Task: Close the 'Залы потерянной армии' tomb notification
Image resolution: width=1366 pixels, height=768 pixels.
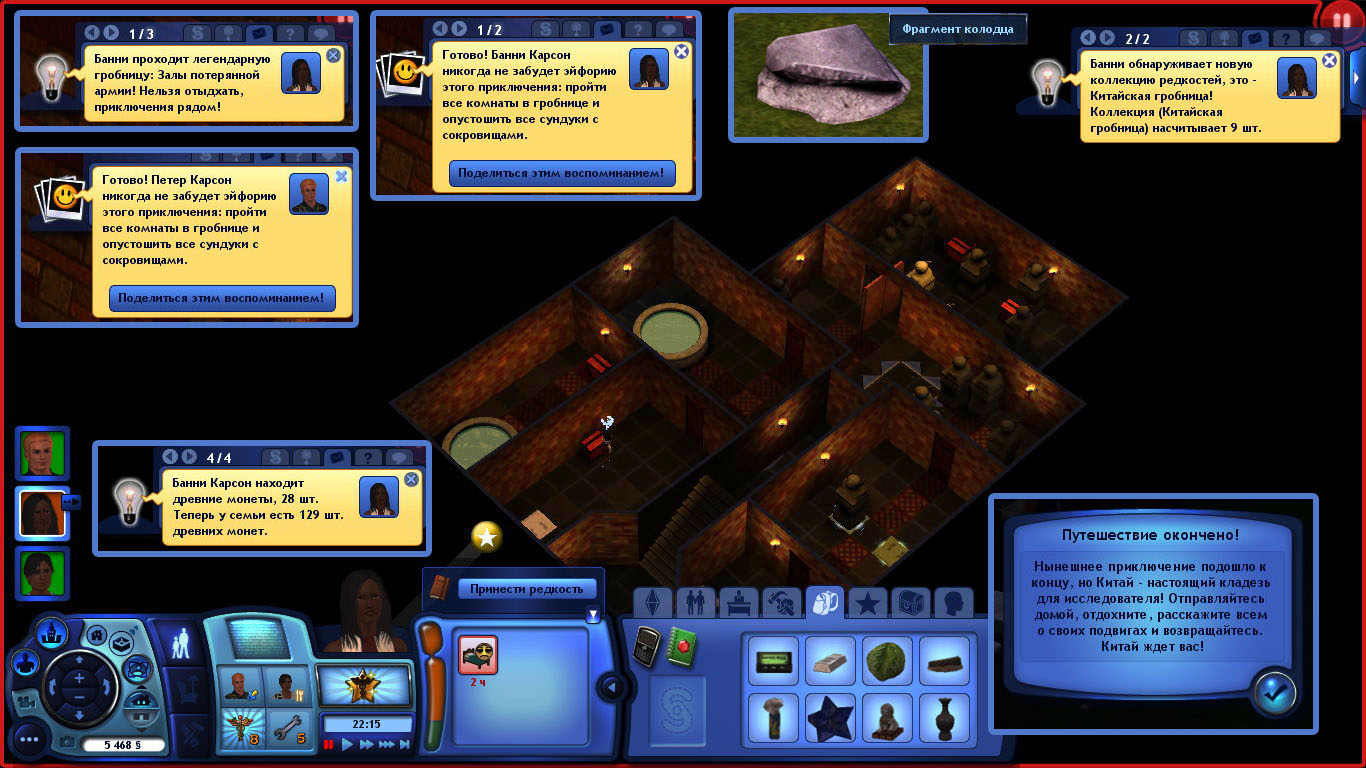Action: coord(333,56)
